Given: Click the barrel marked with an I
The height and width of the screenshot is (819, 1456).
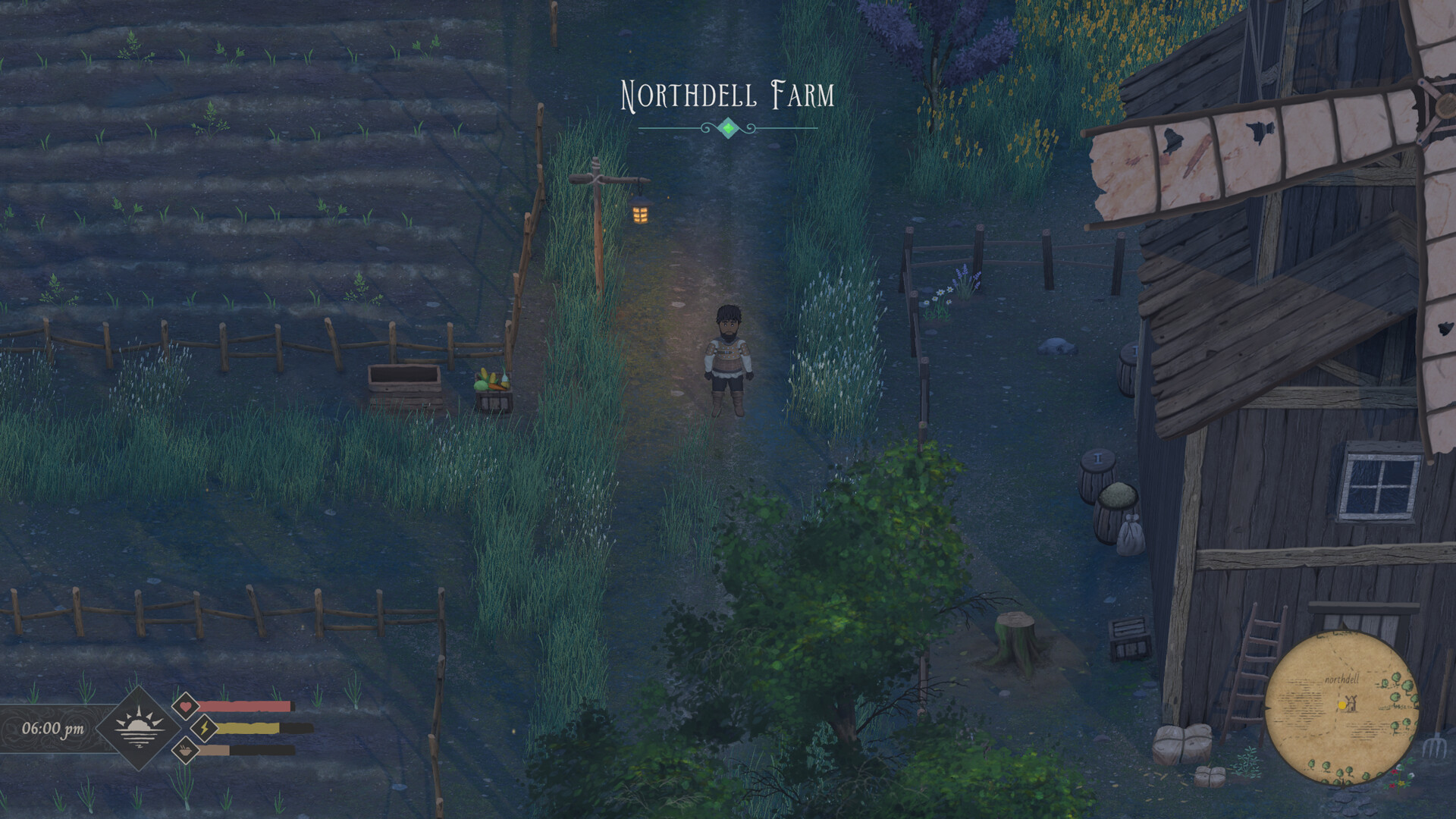Looking at the screenshot, I should pyautogui.click(x=1097, y=460).
